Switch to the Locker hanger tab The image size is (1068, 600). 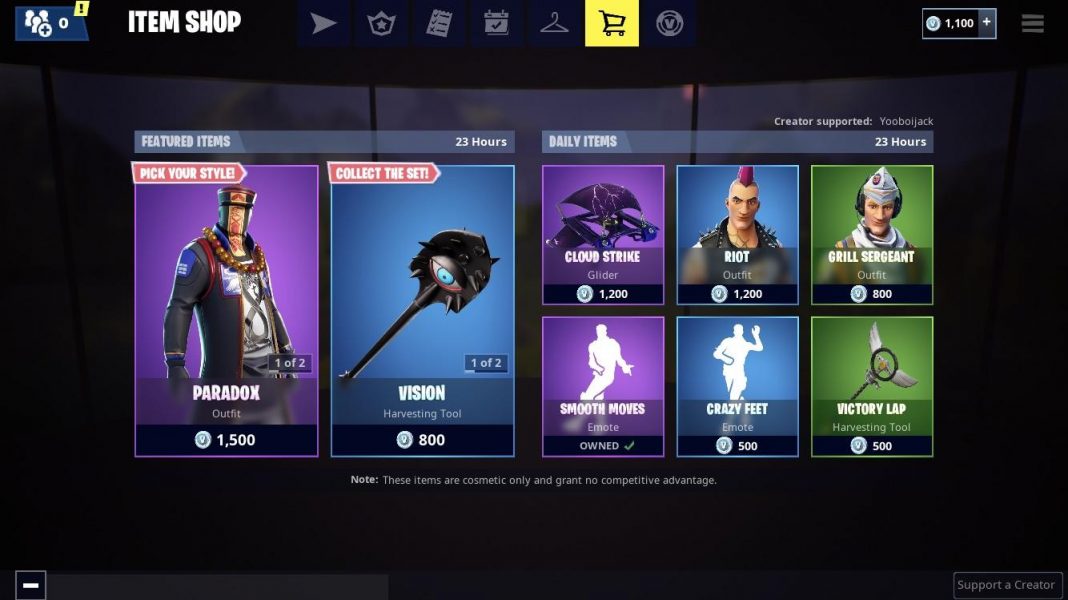point(554,23)
